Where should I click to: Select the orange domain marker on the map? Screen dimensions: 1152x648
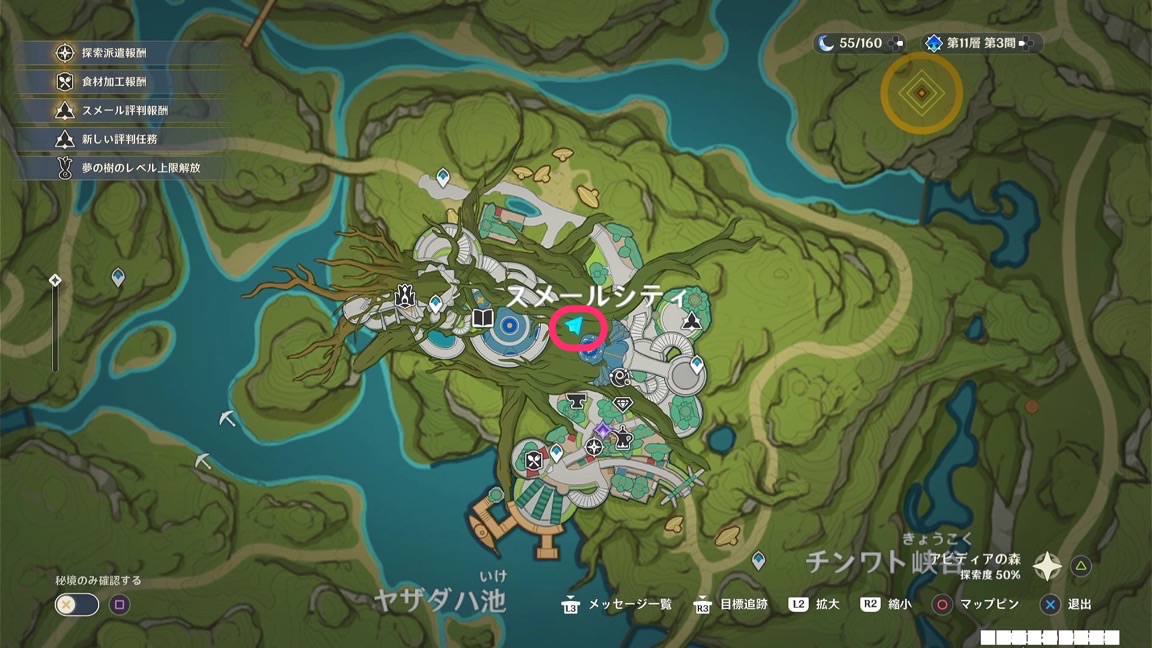pyautogui.click(x=921, y=93)
